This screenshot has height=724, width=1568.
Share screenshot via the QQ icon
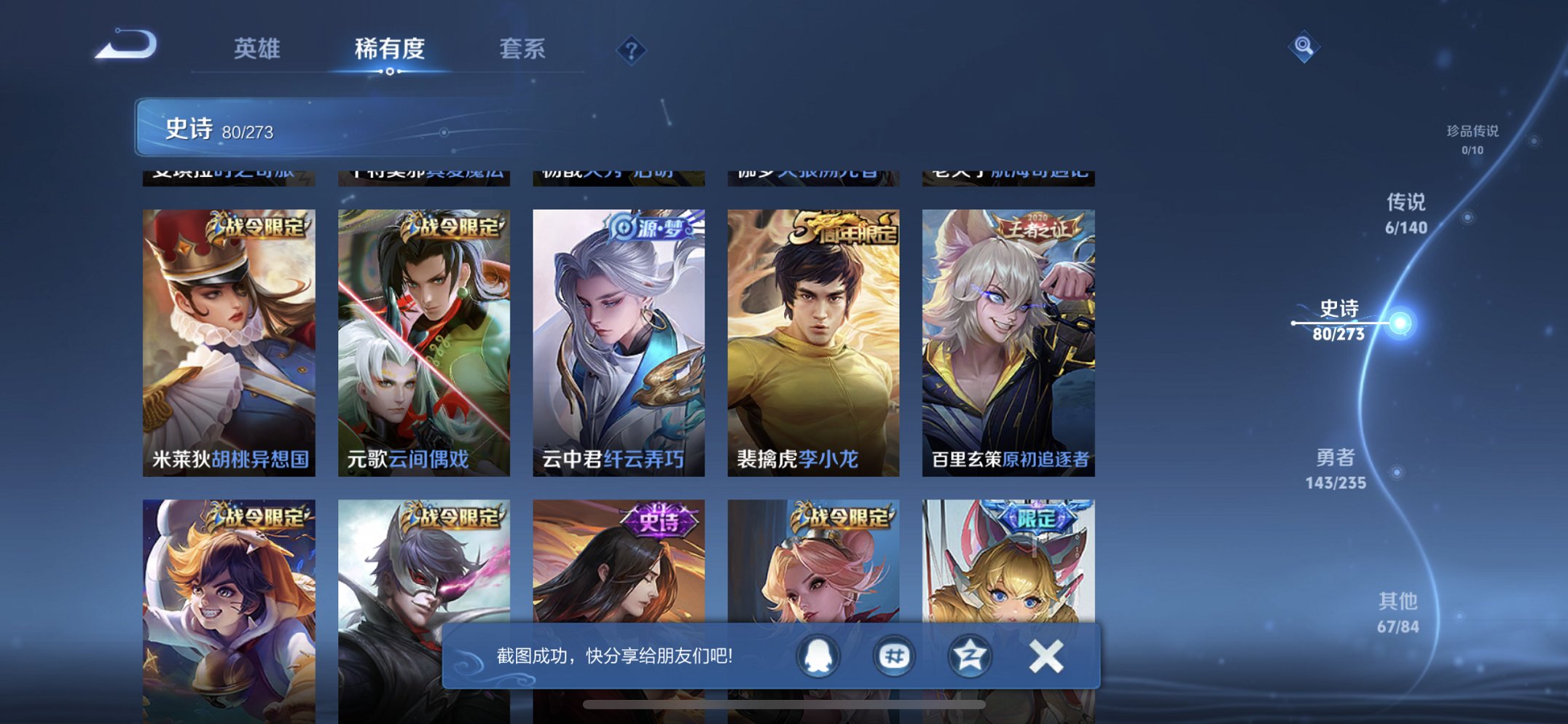pyautogui.click(x=818, y=655)
